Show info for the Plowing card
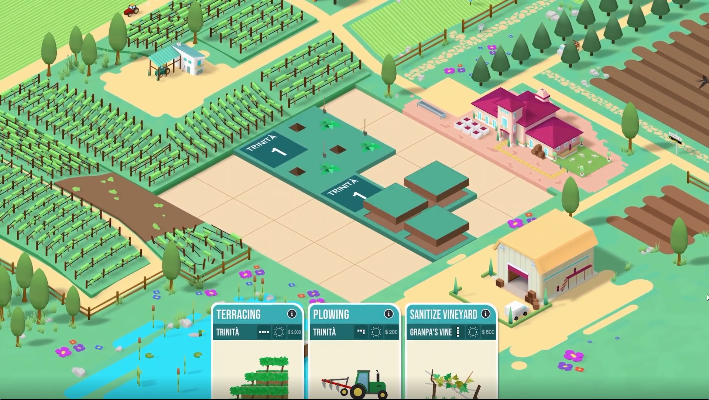709x400 pixels. [388, 314]
